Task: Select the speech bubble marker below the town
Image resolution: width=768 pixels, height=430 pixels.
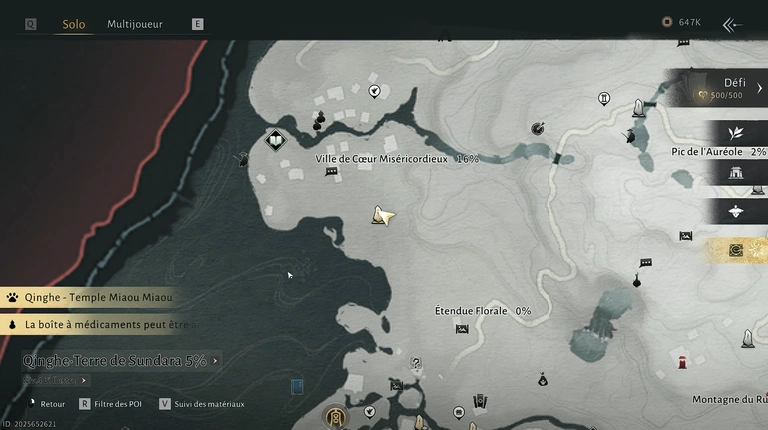Action: tap(331, 172)
